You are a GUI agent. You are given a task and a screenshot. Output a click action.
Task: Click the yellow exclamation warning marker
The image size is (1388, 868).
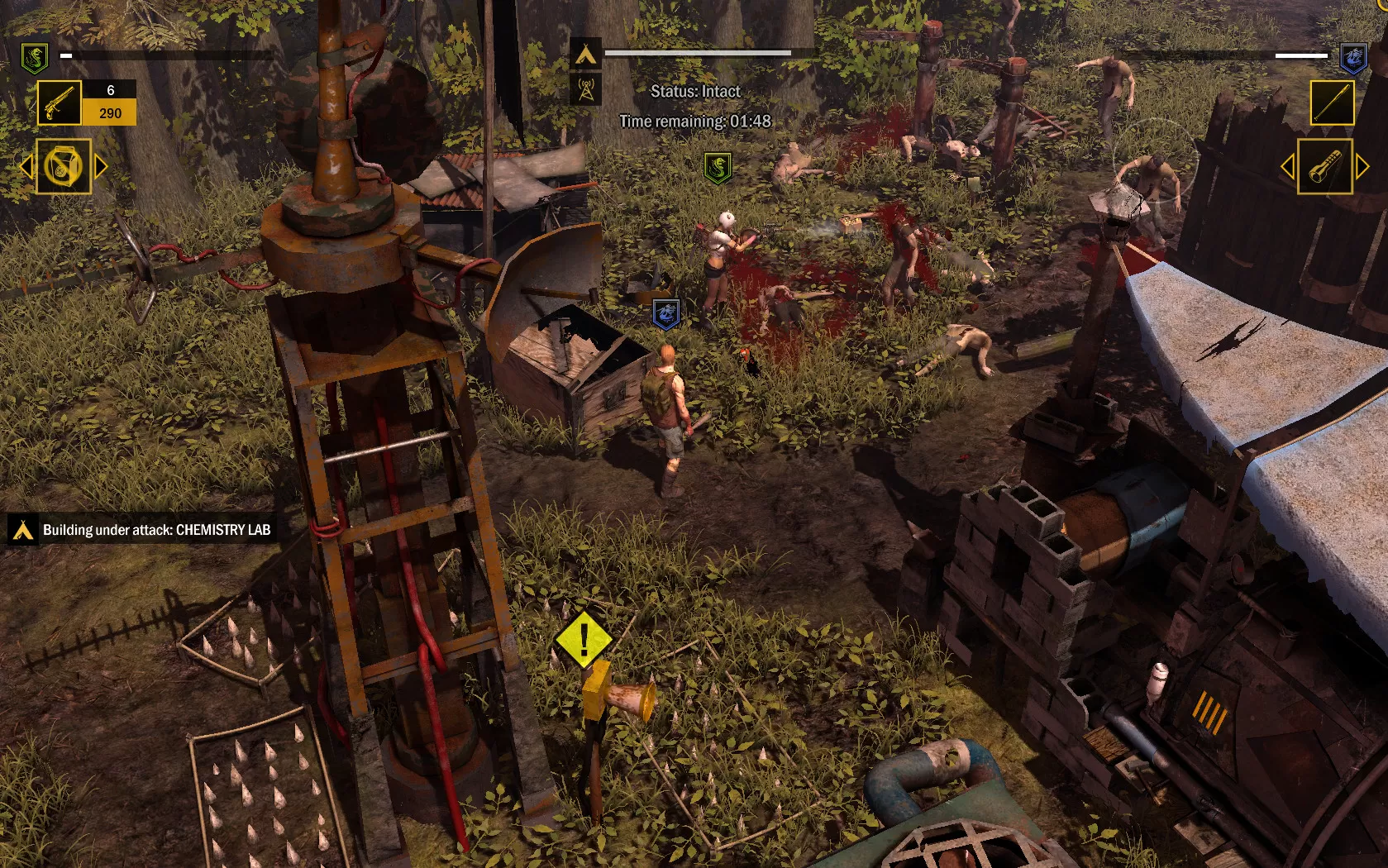(x=584, y=640)
